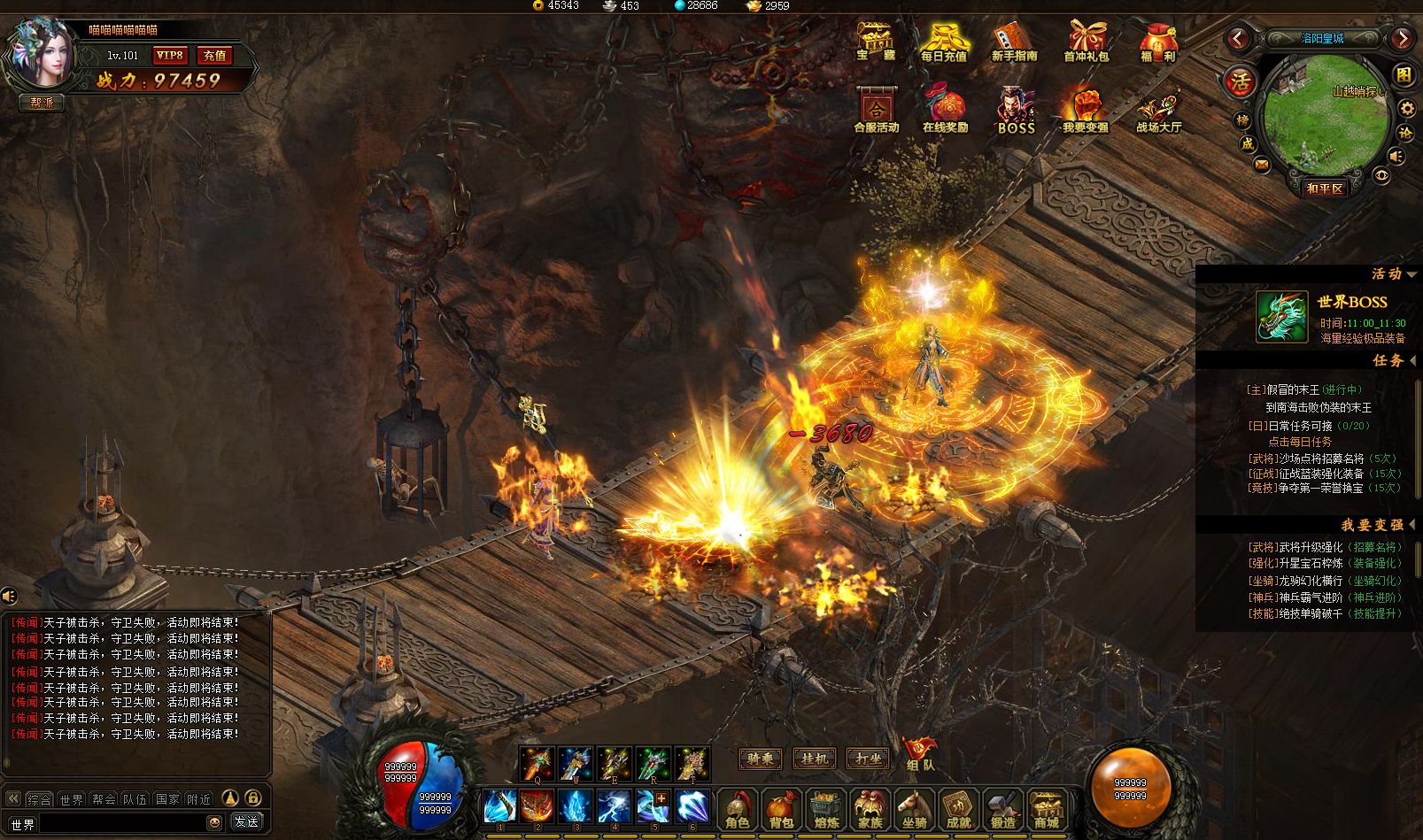1423x840 pixels.
Task: Open the BOSS menu icon
Action: [1016, 111]
